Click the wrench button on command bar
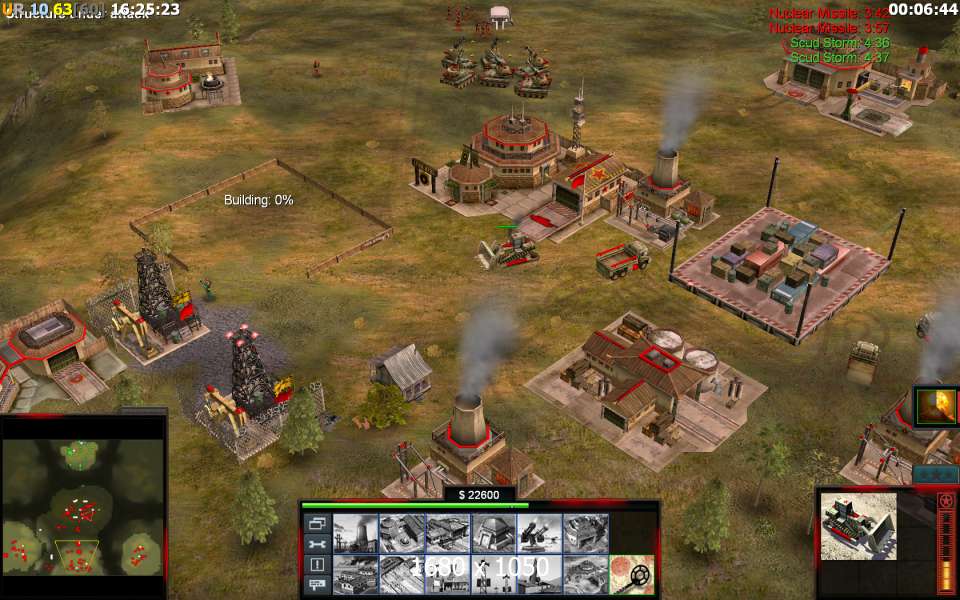The width and height of the screenshot is (960, 600). pyautogui.click(x=317, y=544)
